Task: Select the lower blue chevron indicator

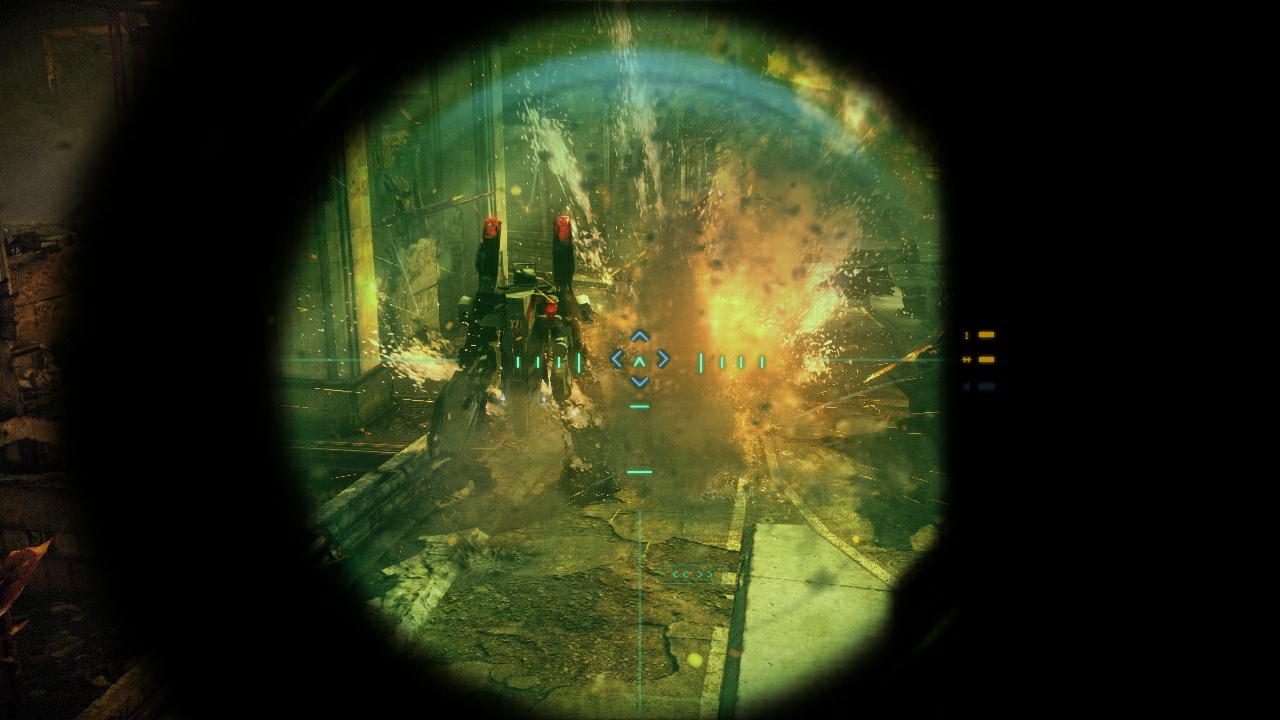Action: coord(639,382)
